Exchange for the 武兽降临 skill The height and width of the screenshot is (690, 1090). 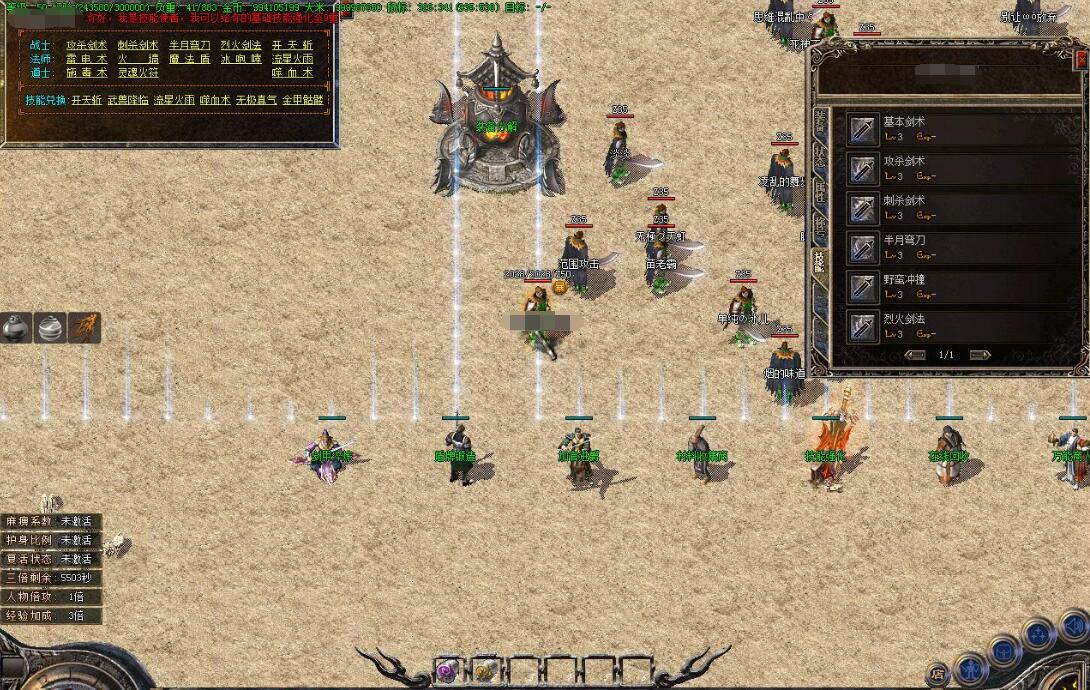[129, 100]
